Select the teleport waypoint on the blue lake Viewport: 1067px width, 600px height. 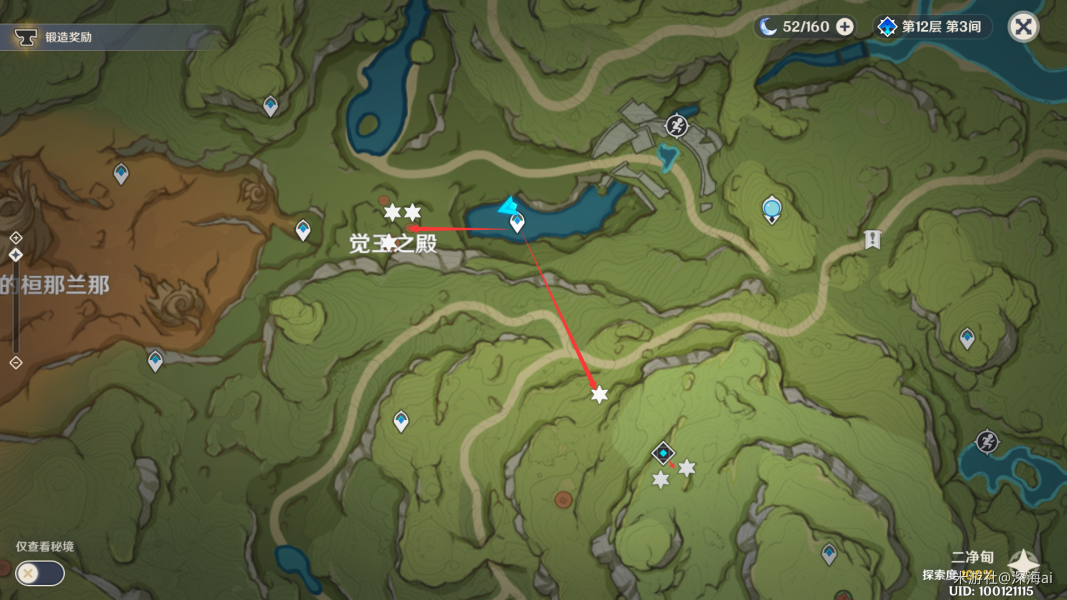pyautogui.click(x=517, y=223)
